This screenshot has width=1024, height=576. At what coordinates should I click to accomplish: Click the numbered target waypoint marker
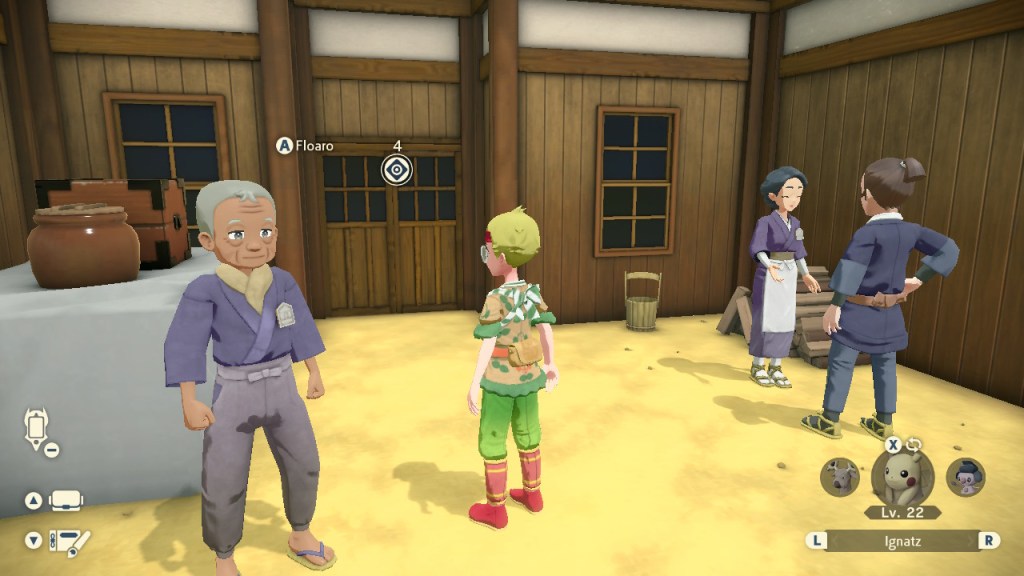(397, 170)
